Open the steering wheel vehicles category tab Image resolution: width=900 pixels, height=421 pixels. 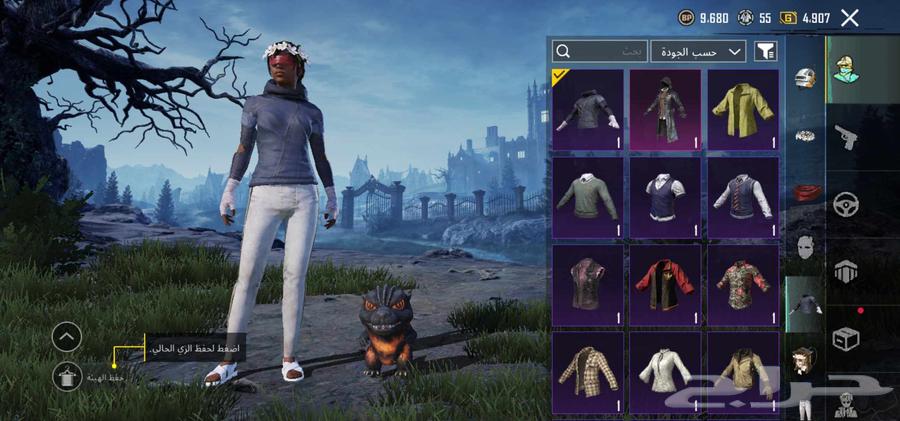[846, 204]
